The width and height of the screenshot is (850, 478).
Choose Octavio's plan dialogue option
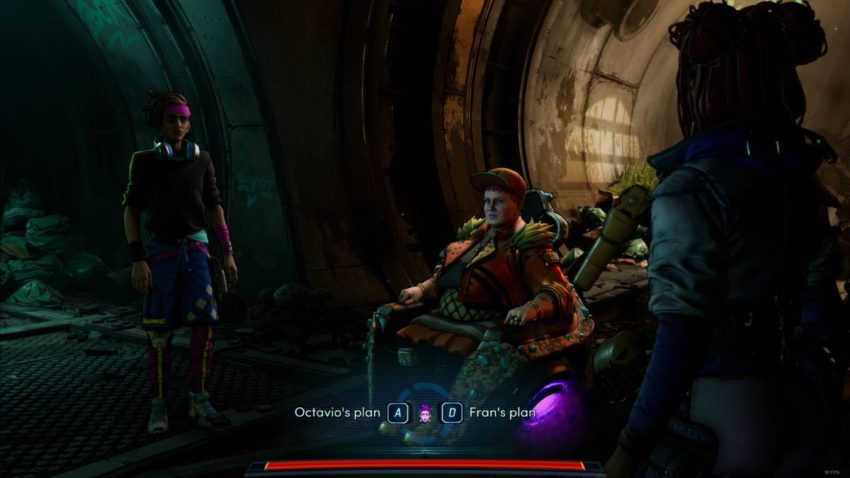click(x=337, y=412)
